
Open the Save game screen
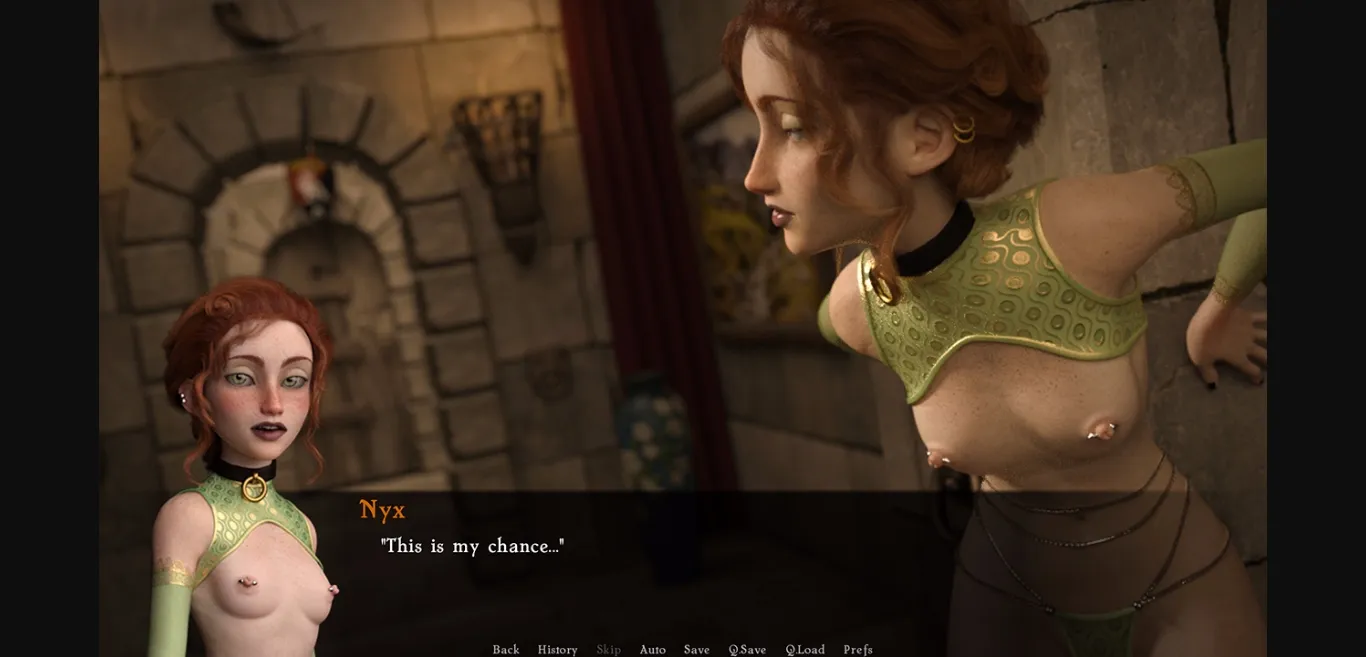(696, 650)
